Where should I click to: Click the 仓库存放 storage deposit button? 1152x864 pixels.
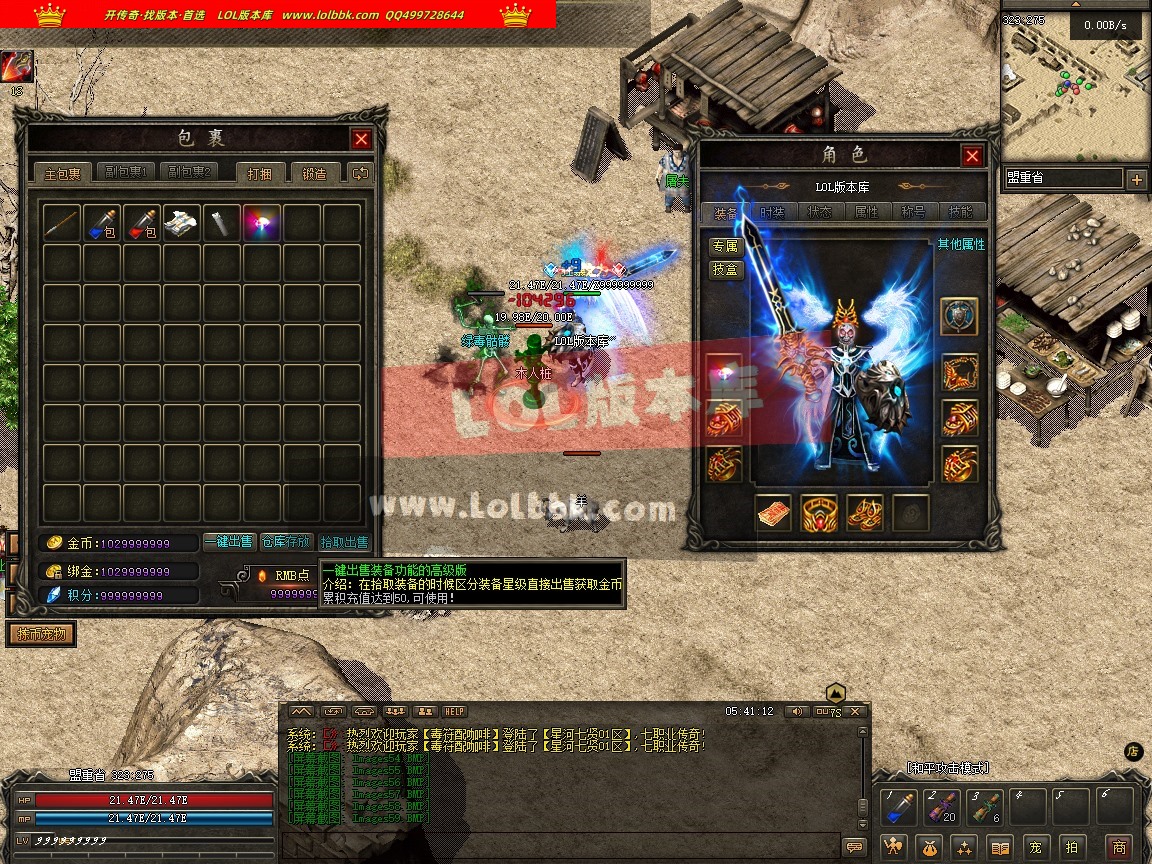pos(286,541)
